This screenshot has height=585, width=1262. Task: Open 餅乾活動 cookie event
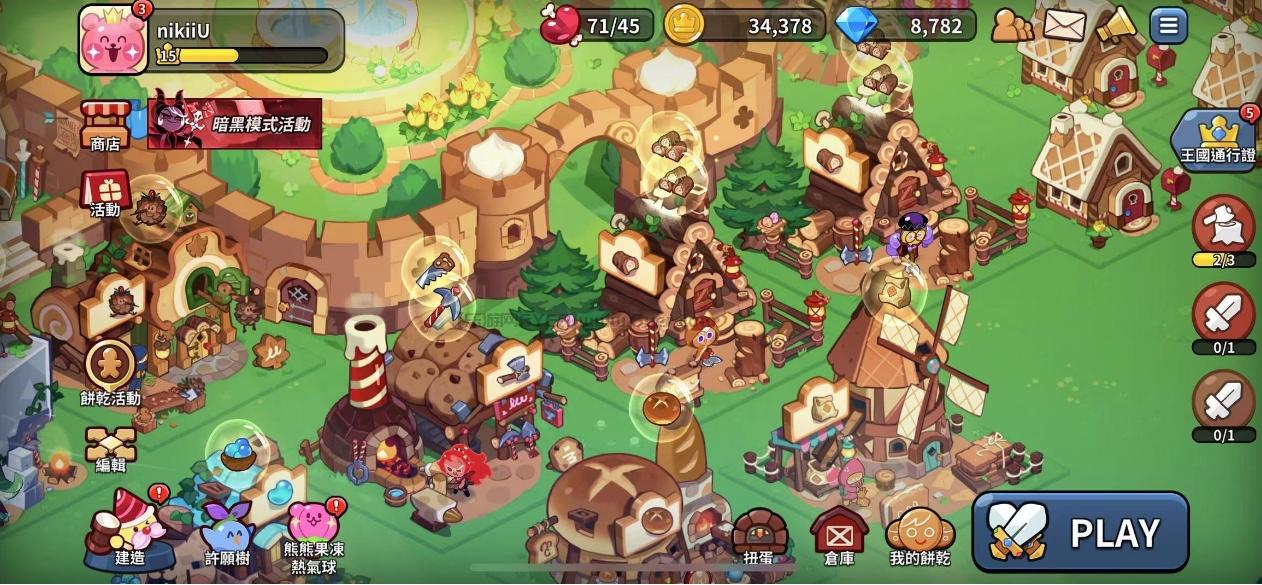coord(110,370)
